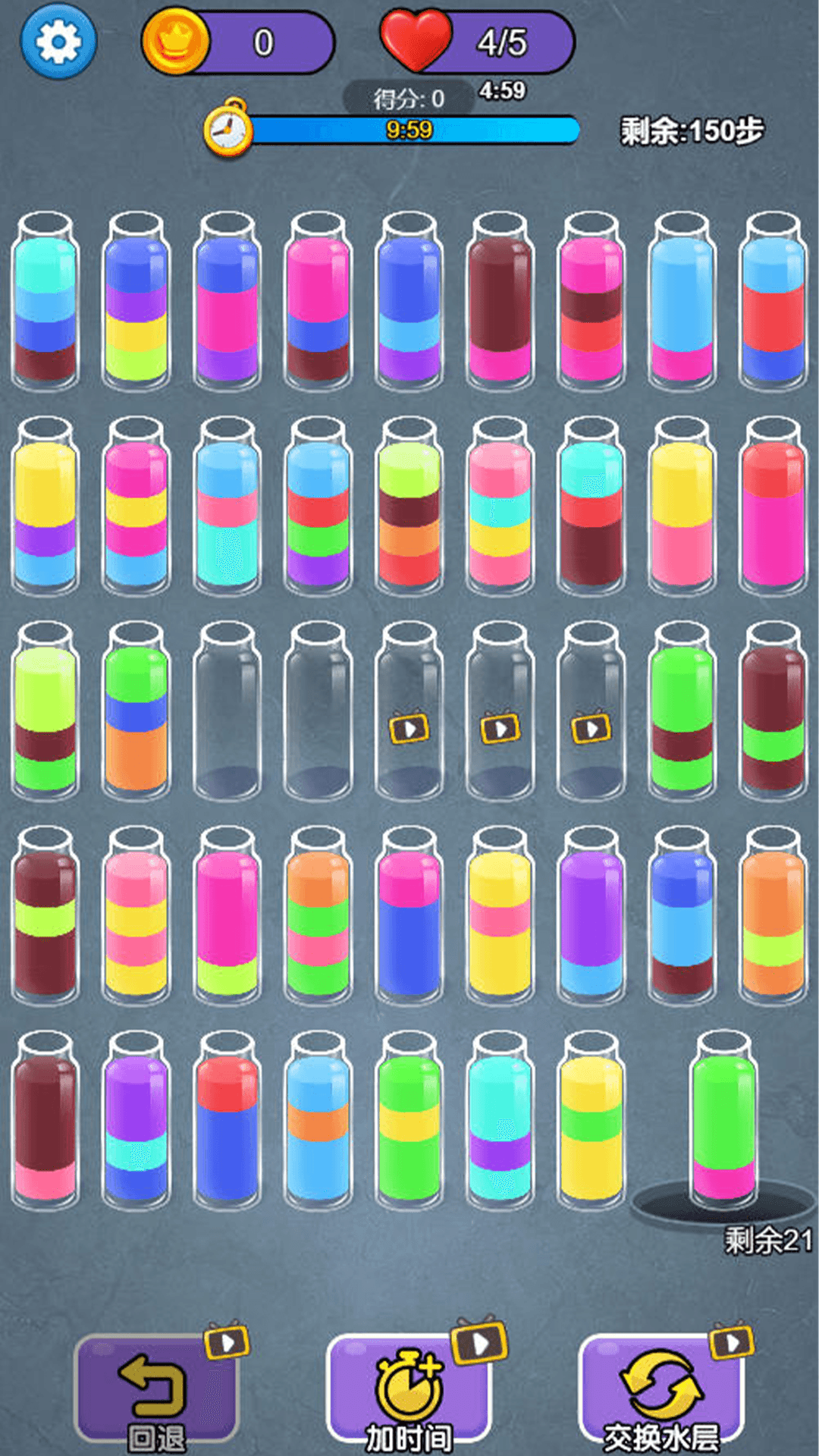Tap the red heart lives indicator
Screen dimensions: 819x1456
click(x=416, y=40)
